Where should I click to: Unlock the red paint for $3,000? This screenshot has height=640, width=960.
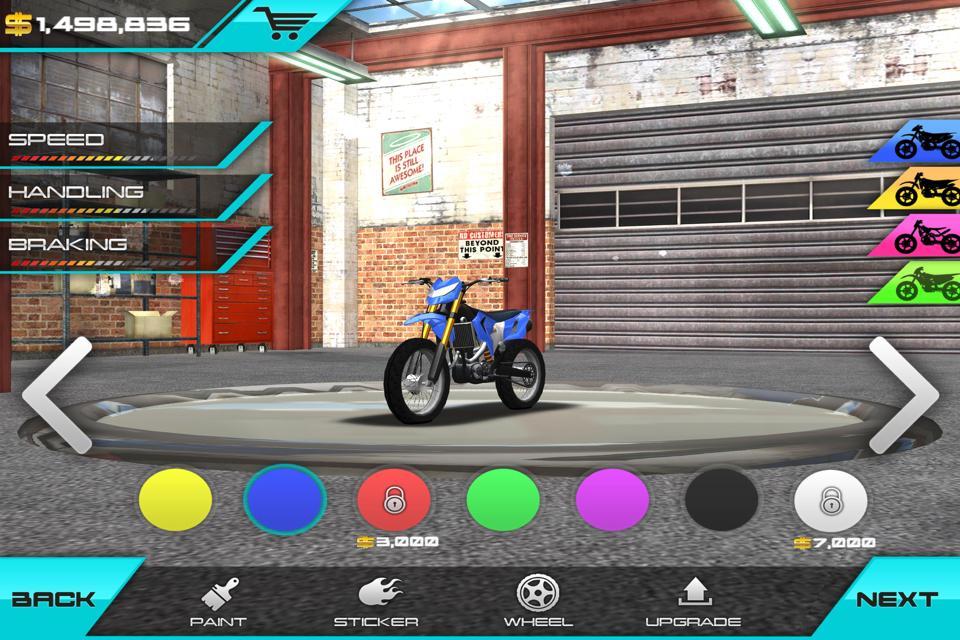point(395,499)
